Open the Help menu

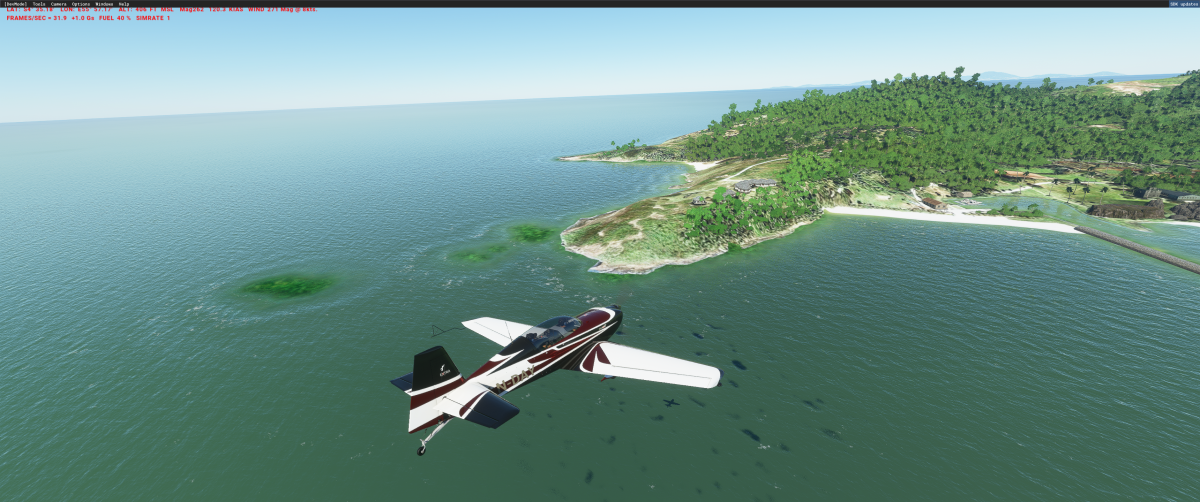tap(124, 4)
